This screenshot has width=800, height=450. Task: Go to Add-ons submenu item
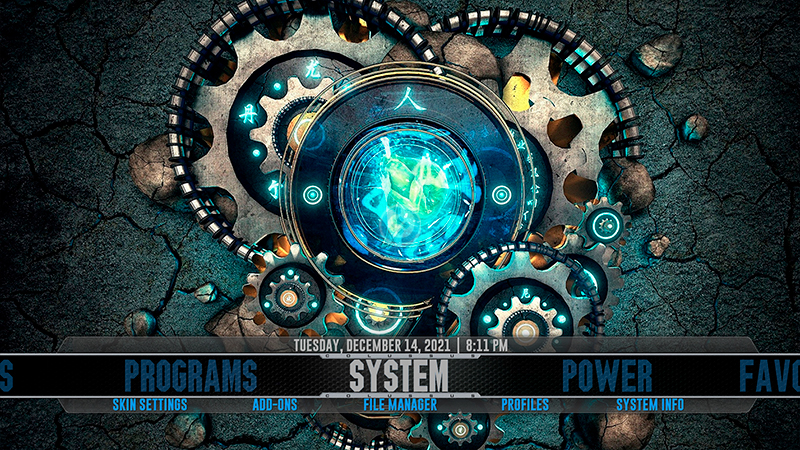[x=275, y=405]
